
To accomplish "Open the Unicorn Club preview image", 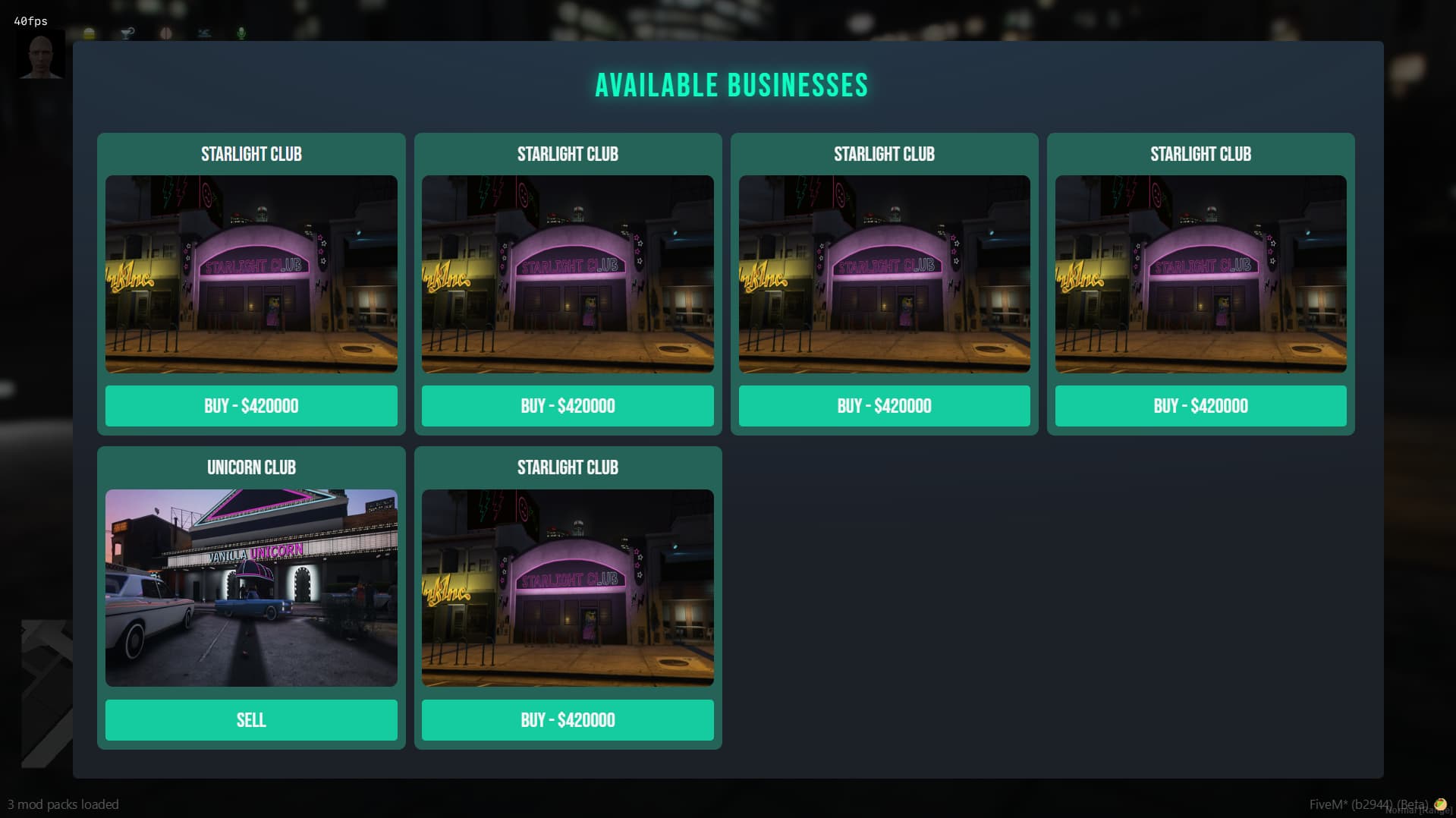I will tap(250, 587).
